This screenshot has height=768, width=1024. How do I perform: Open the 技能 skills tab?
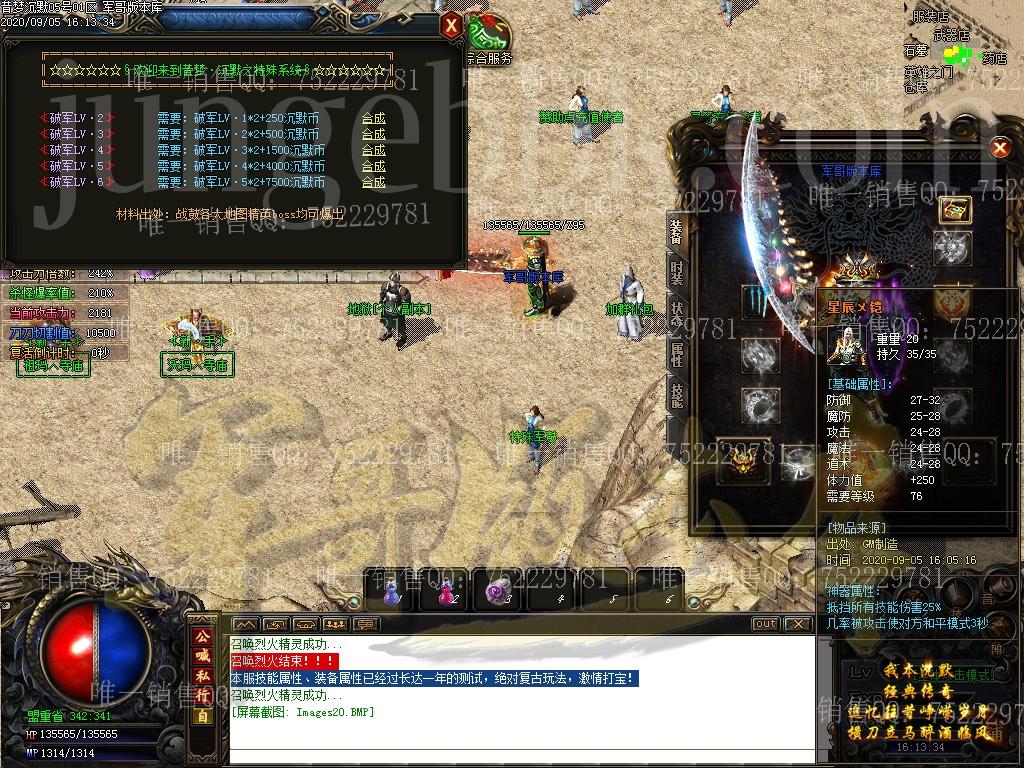(677, 395)
